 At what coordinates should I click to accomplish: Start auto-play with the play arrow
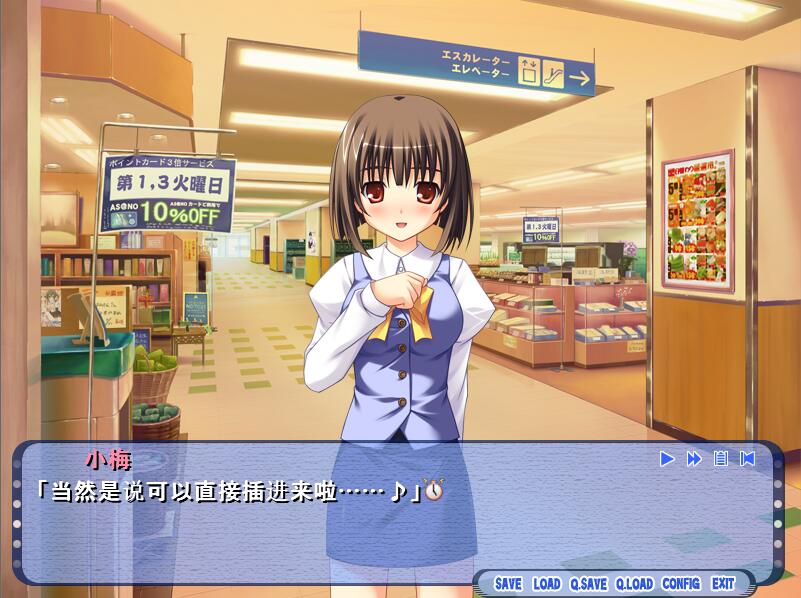[667, 459]
